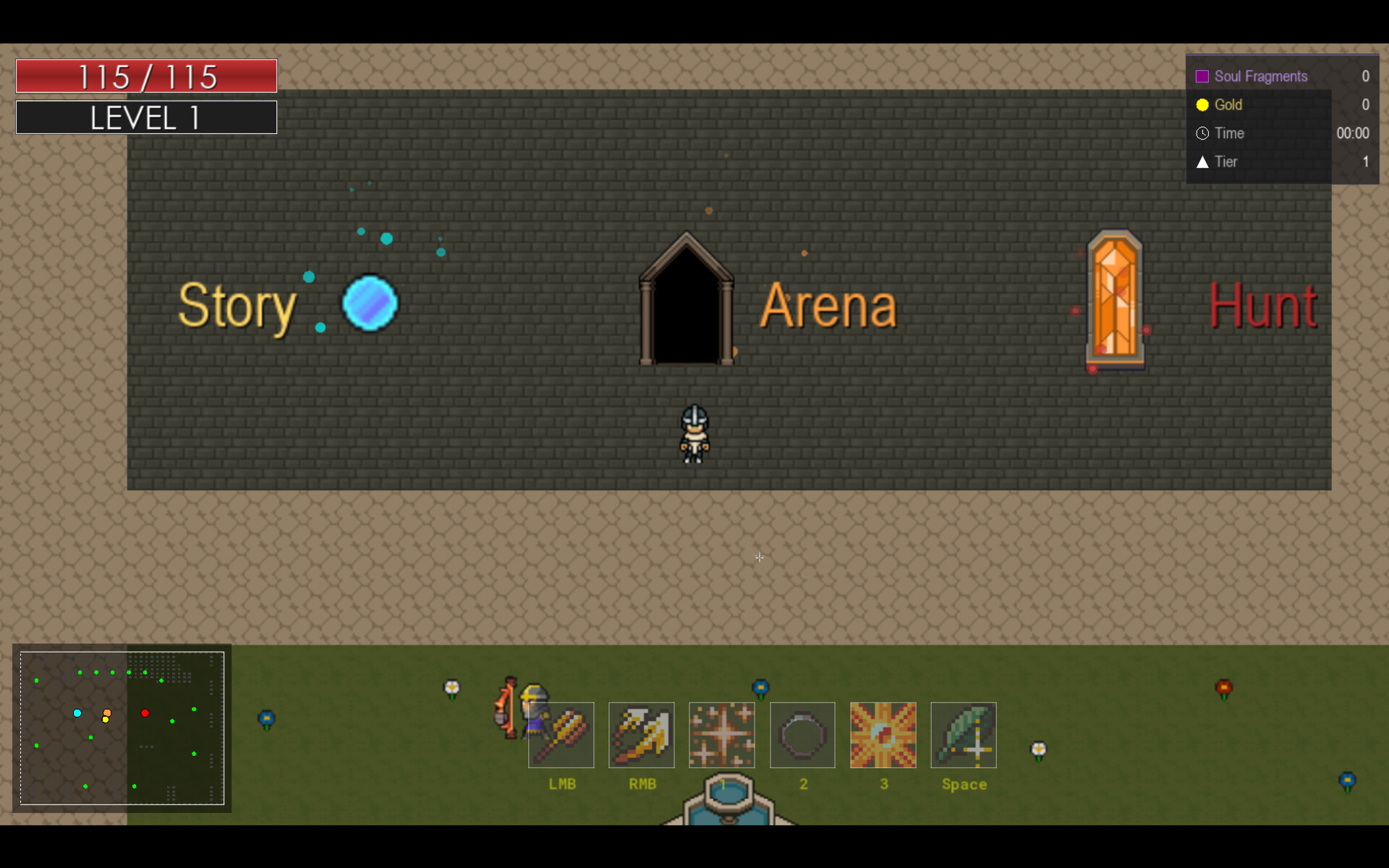Enter the orange Hunt portal

coord(1115,299)
